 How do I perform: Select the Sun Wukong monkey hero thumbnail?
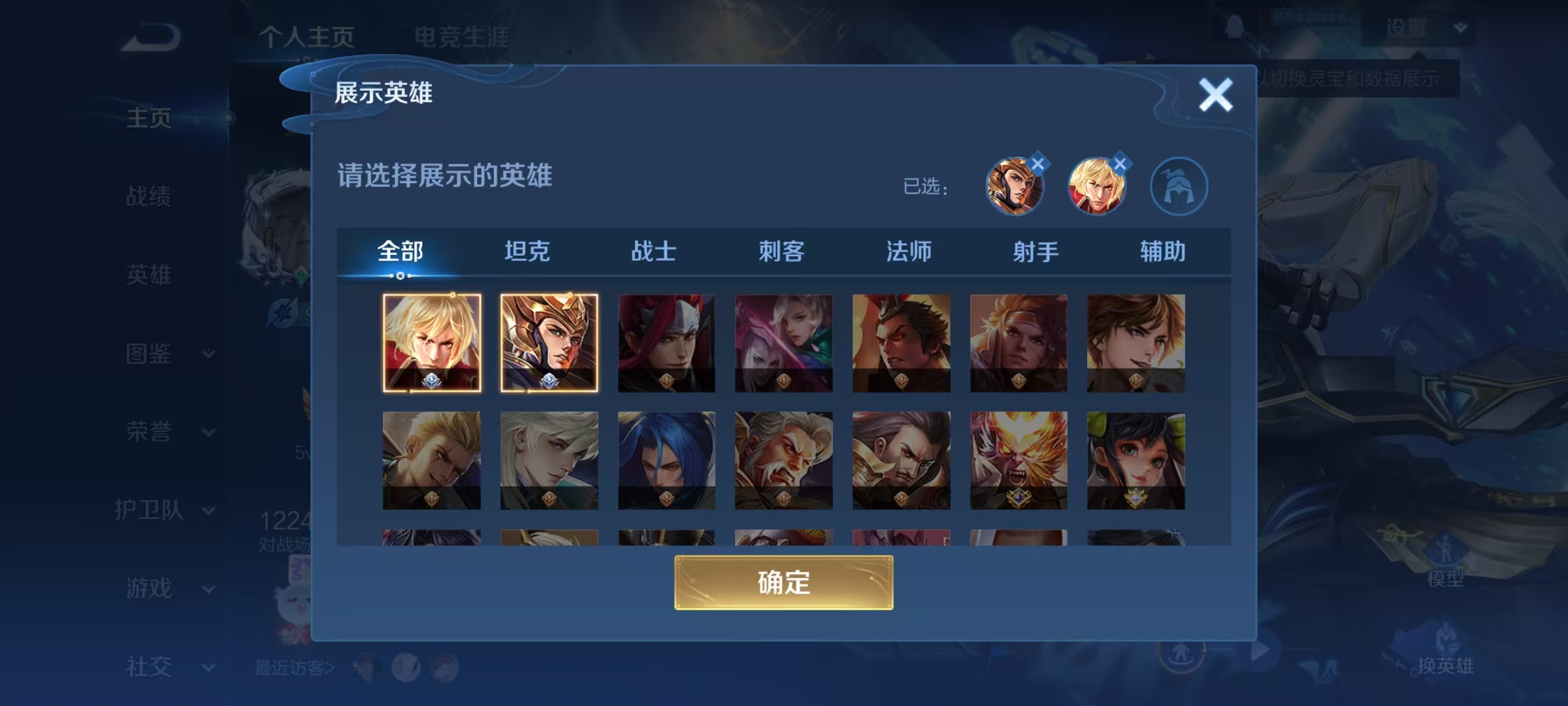(1019, 461)
